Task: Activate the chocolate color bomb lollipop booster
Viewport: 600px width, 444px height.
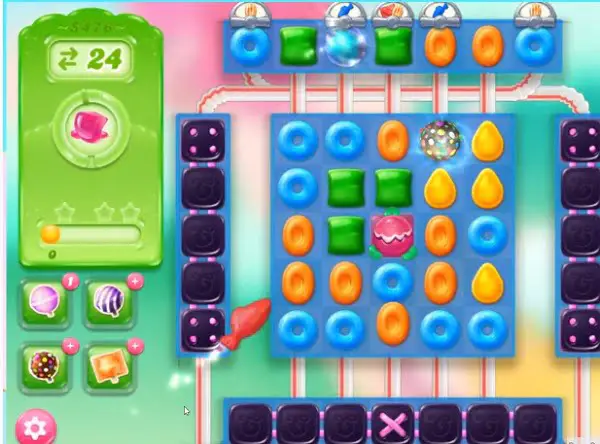Action: pos(47,367)
